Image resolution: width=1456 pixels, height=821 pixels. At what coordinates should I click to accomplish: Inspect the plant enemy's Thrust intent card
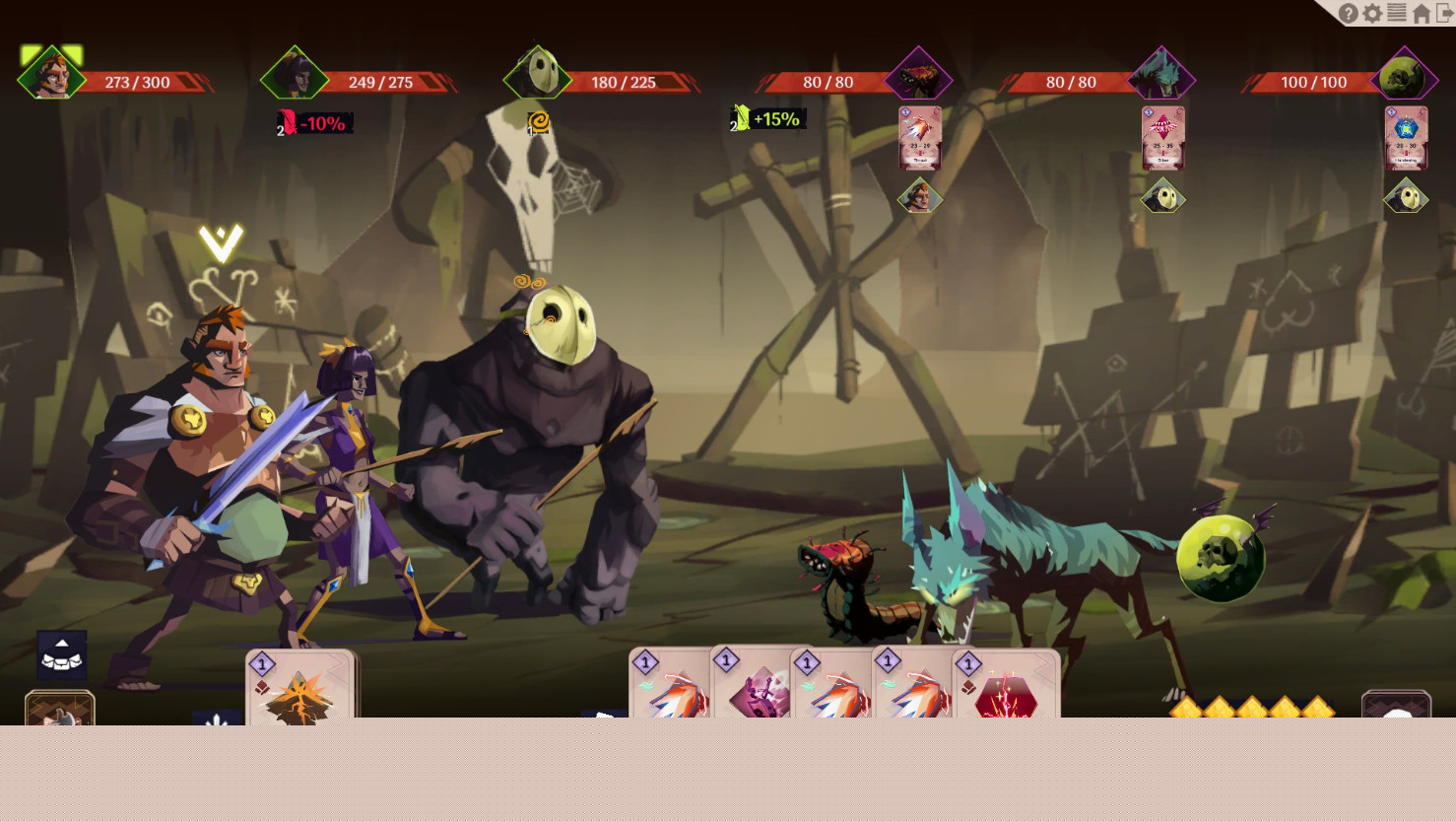(920, 138)
